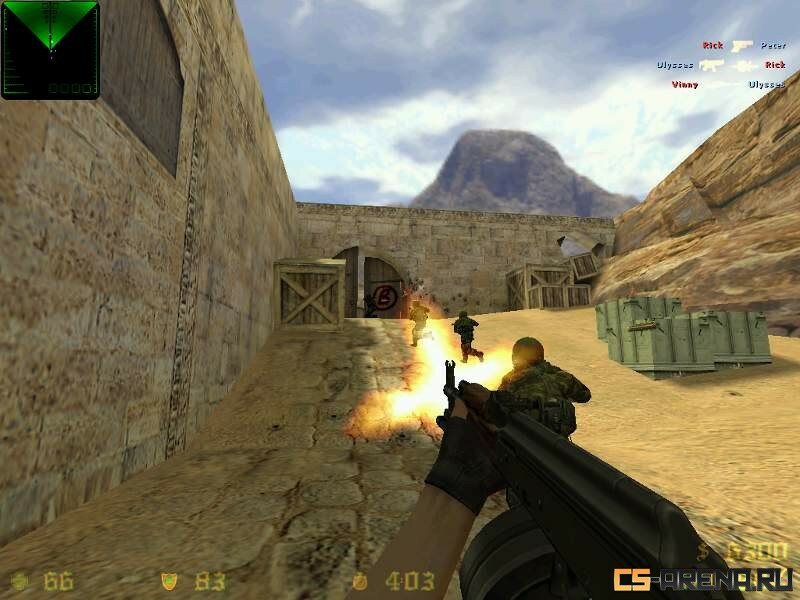The image size is (800, 600).
Task: Click the green radar minimap
Action: click(x=50, y=49)
